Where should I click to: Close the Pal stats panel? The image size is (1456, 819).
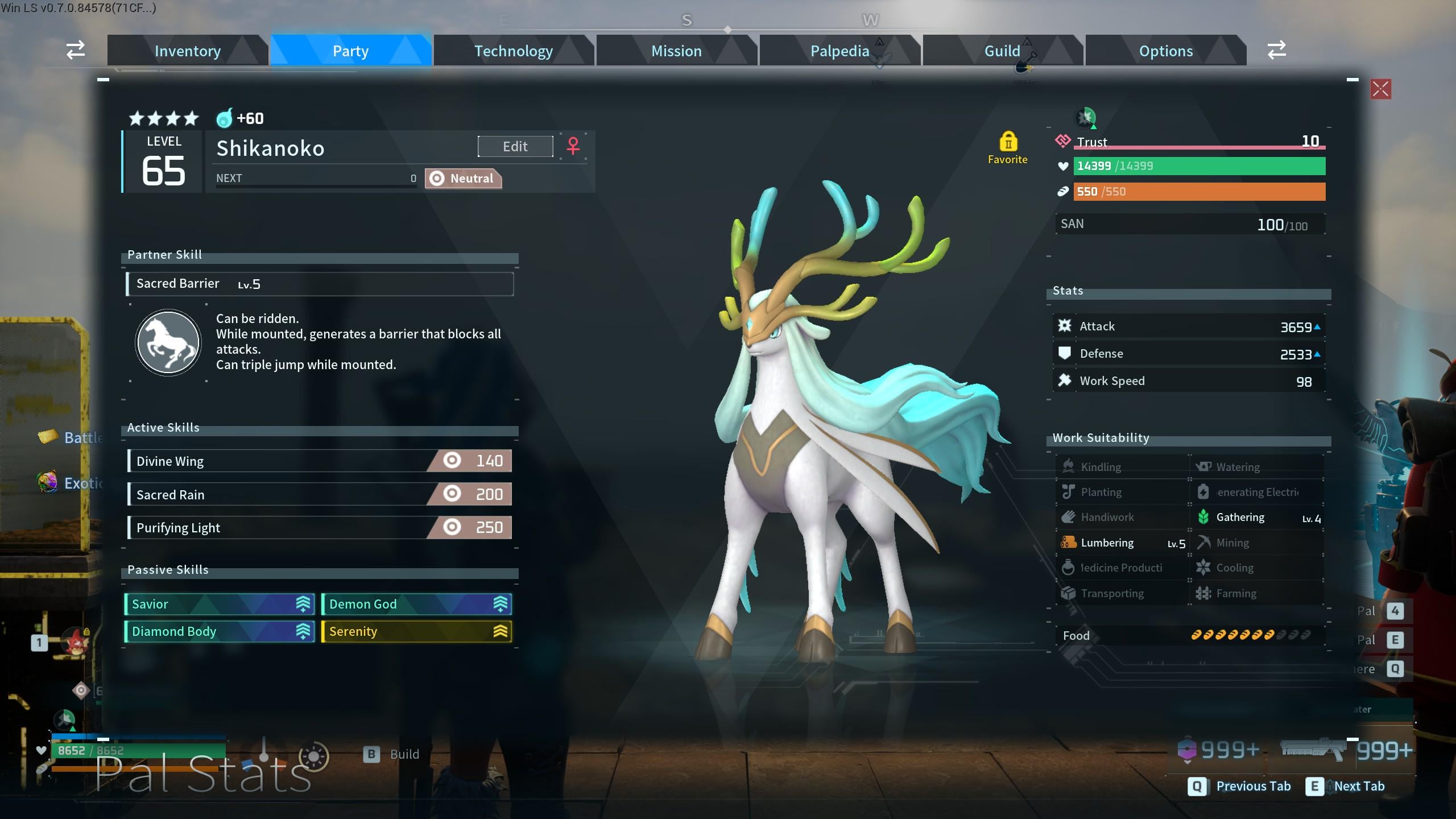coord(1380,89)
